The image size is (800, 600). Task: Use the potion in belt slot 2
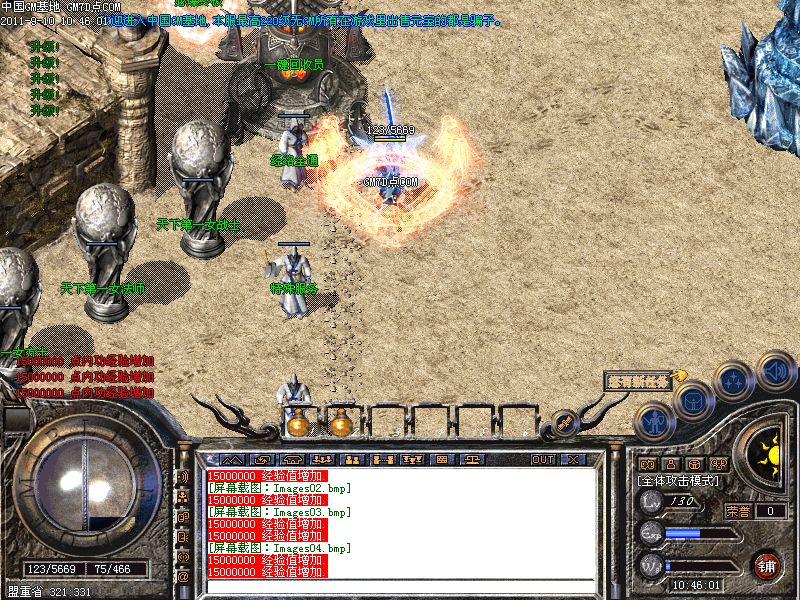(x=341, y=424)
